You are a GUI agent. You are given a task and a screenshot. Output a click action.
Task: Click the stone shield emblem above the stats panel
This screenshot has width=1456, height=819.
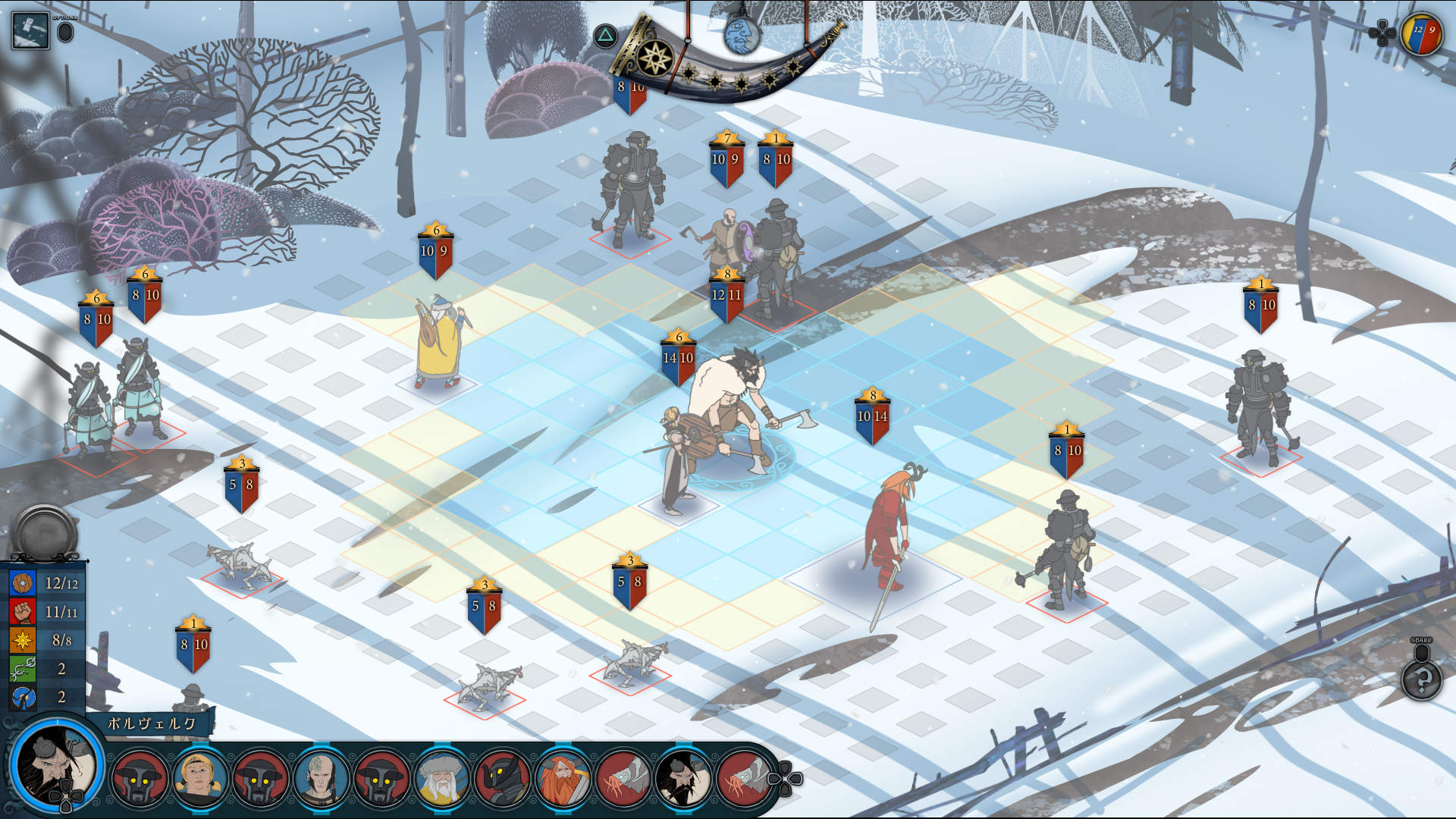tap(43, 531)
